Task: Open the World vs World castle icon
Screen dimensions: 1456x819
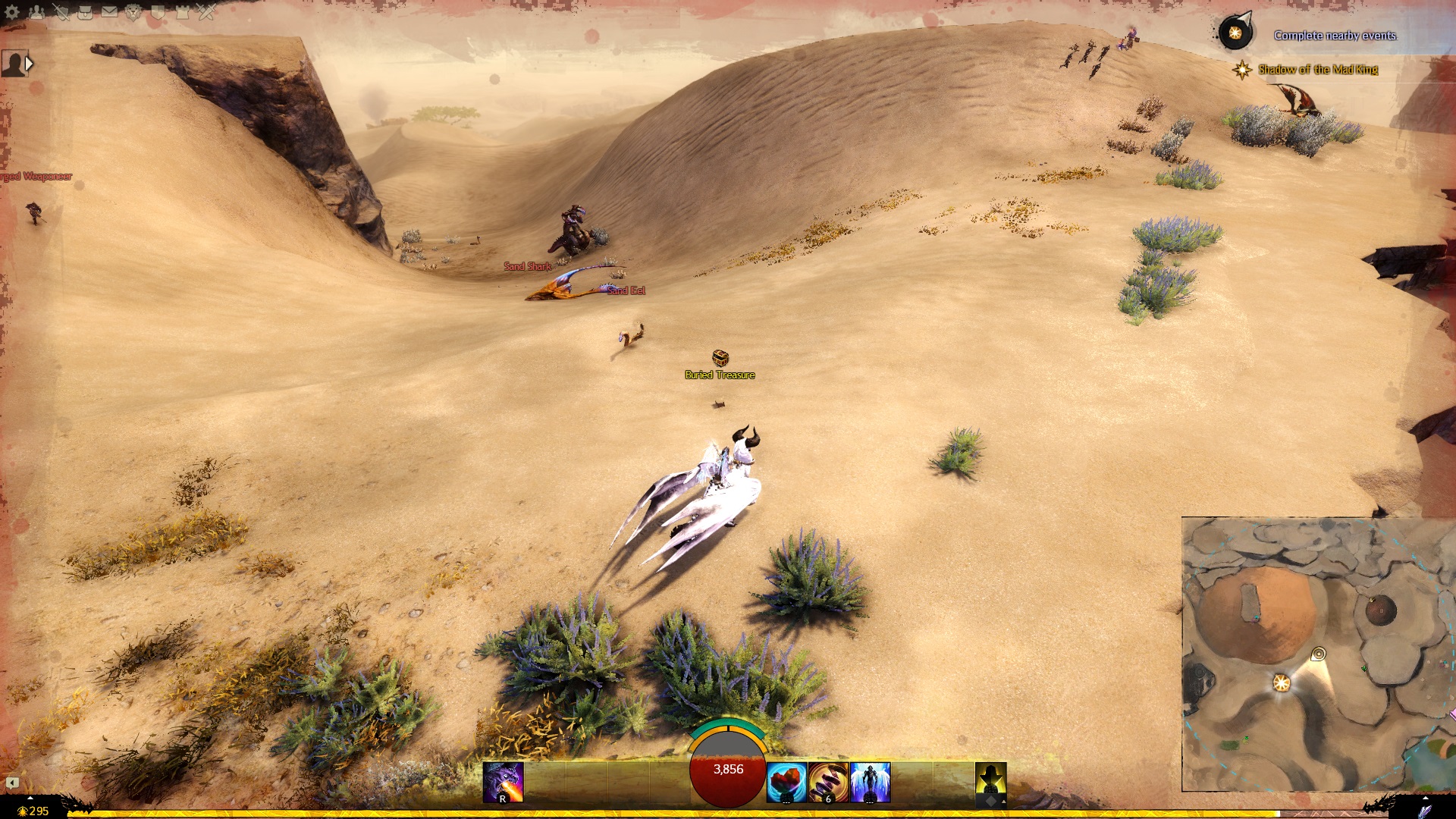Action: point(182,11)
